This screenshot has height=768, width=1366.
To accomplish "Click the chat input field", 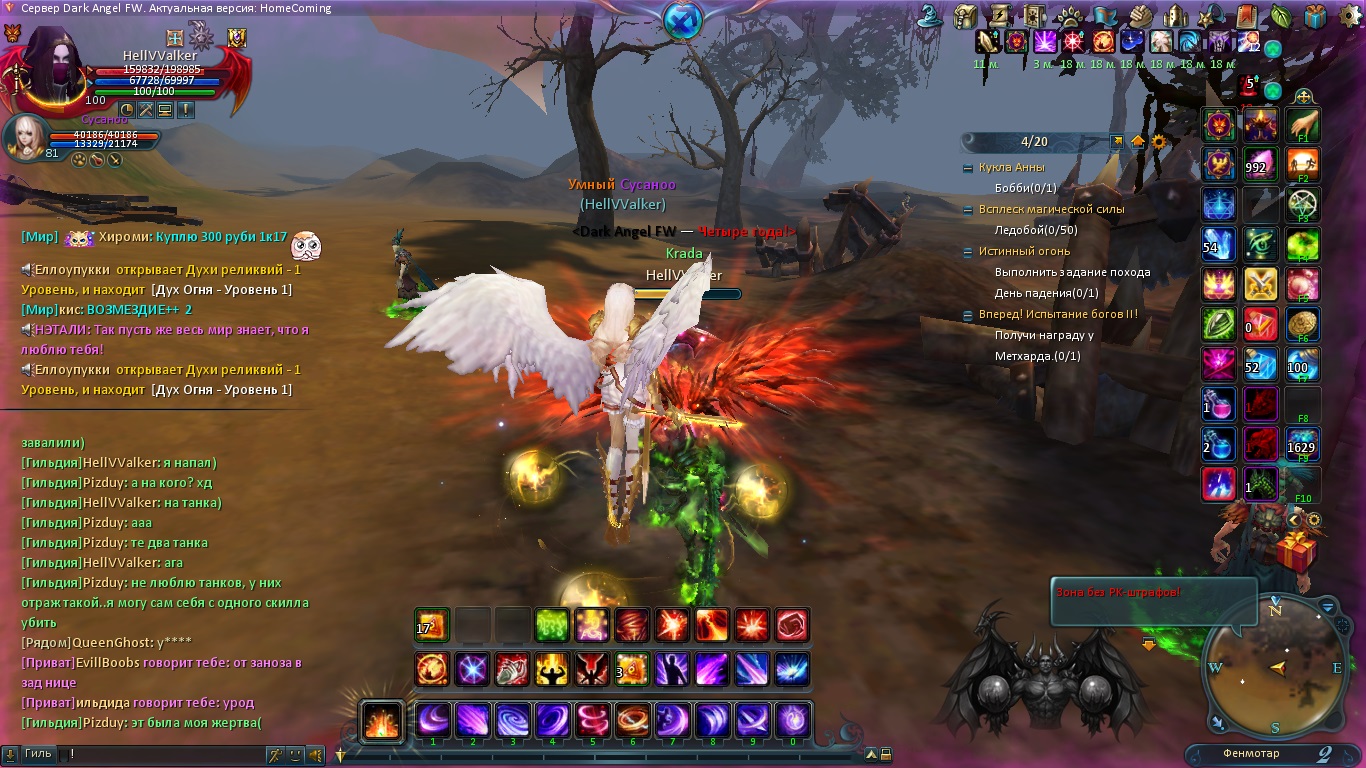I will point(160,754).
